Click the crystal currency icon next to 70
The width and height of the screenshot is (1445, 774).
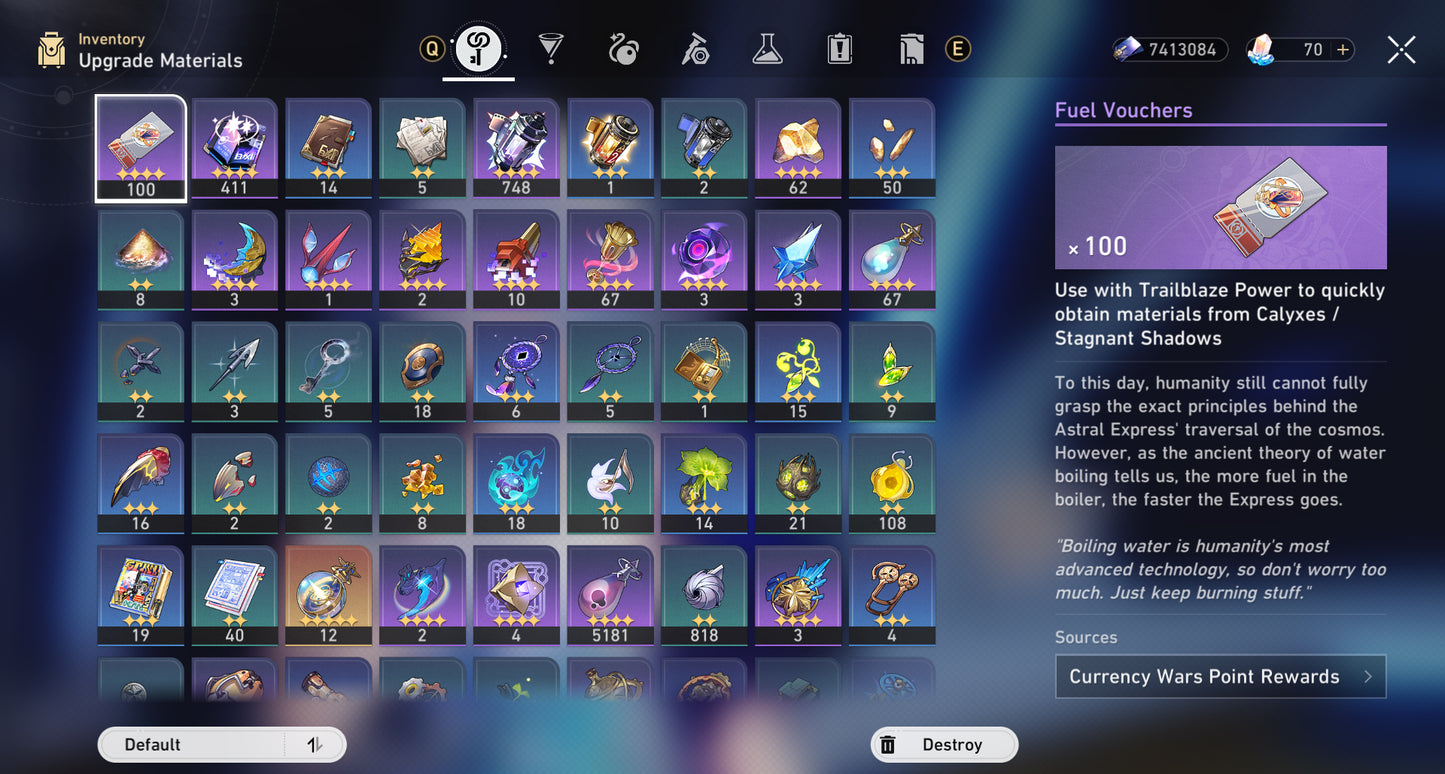click(x=1262, y=49)
